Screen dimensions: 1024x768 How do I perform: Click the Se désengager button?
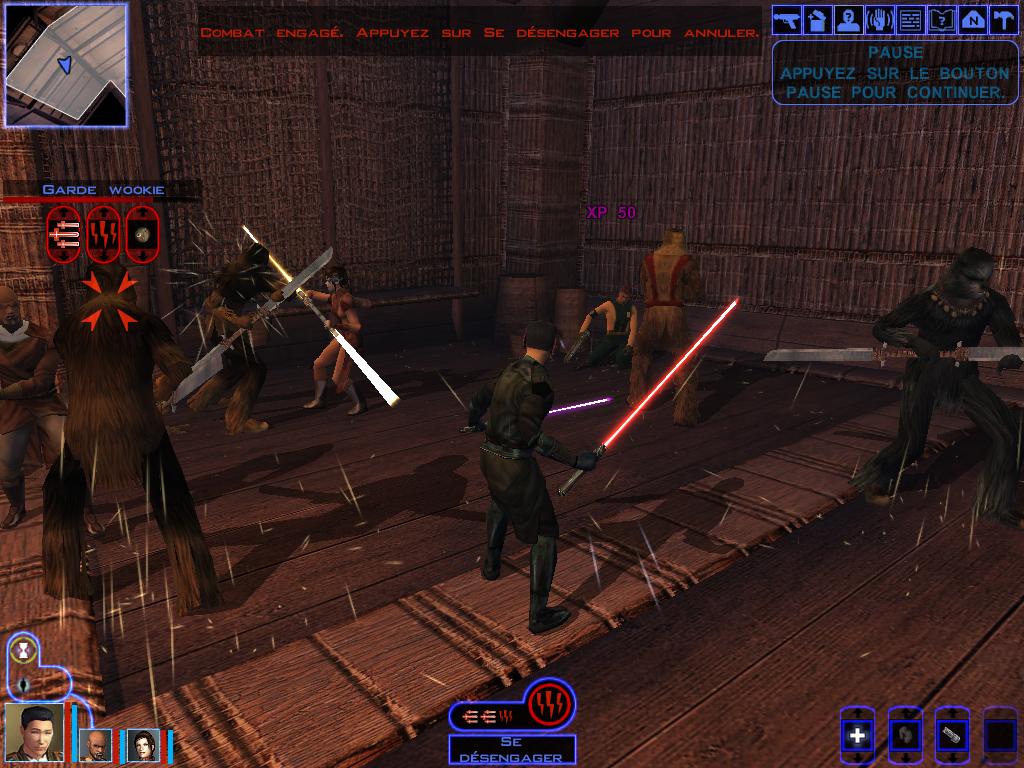point(512,750)
